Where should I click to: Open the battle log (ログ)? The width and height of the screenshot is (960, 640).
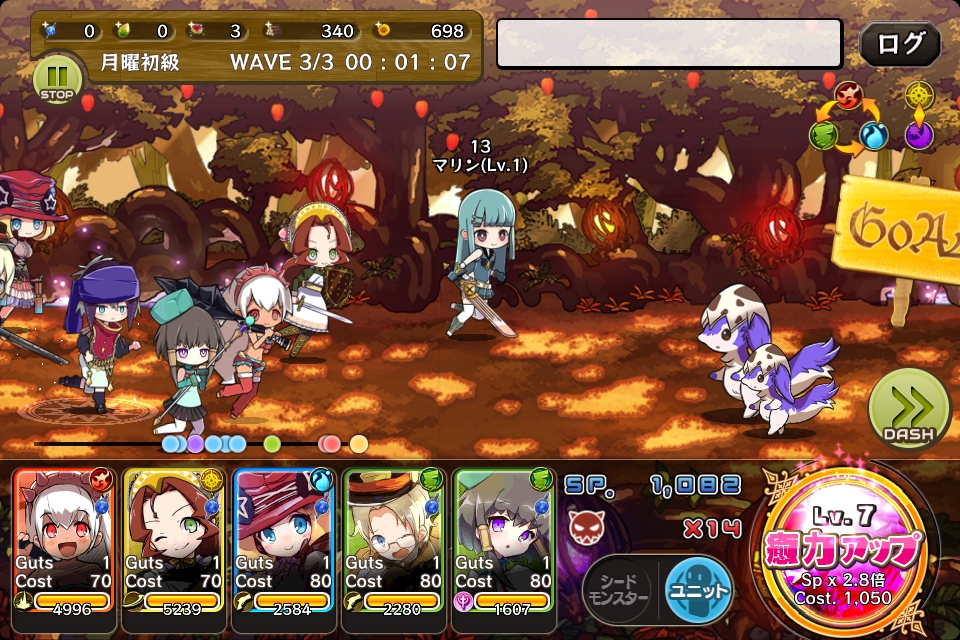point(899,44)
